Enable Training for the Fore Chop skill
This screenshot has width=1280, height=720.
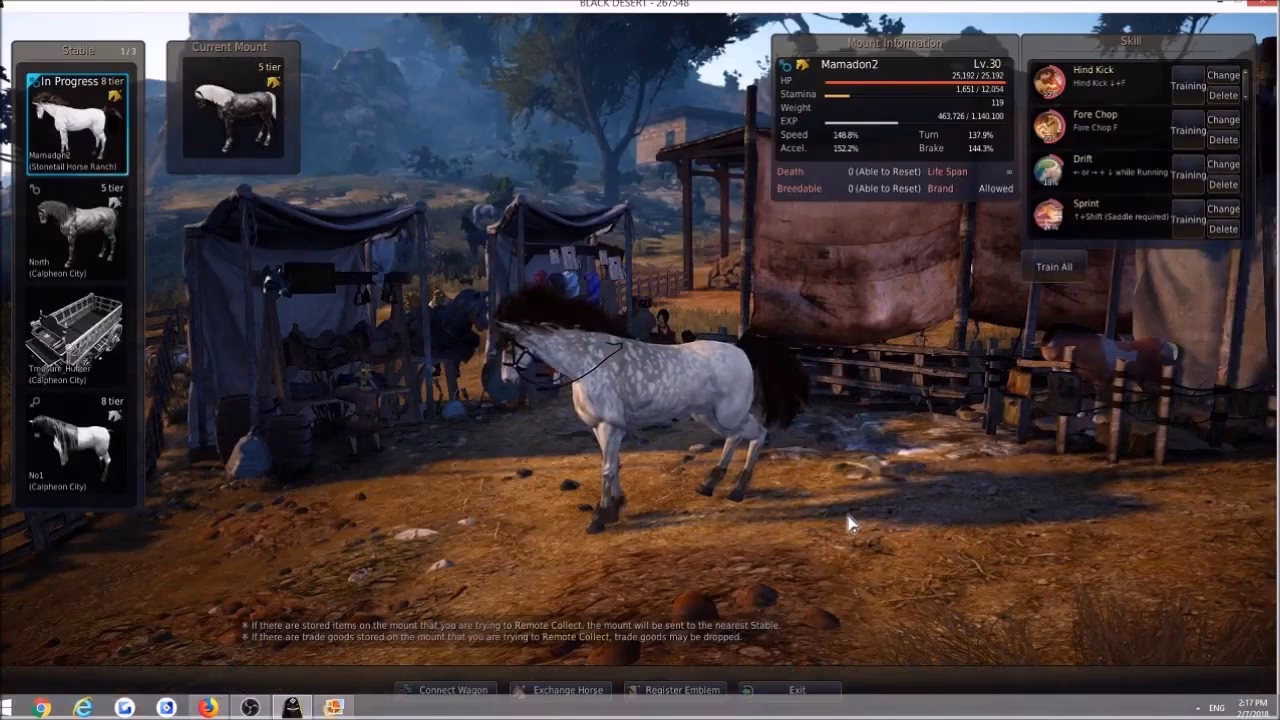click(x=1187, y=131)
